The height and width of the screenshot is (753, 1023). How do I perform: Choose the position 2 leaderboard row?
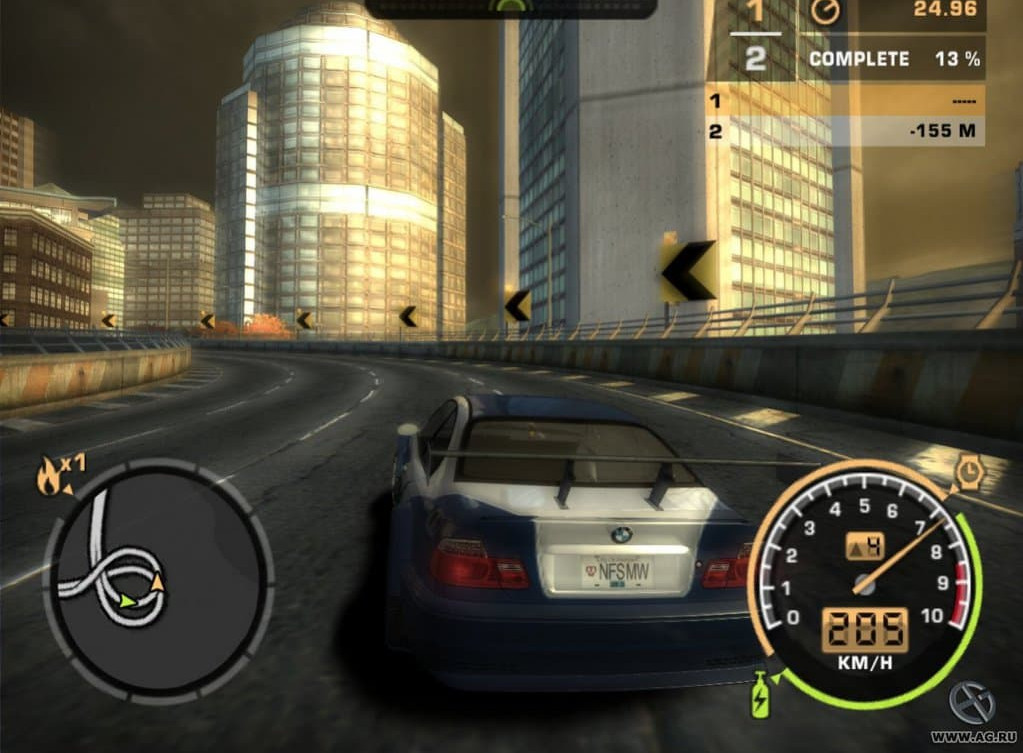click(x=845, y=131)
